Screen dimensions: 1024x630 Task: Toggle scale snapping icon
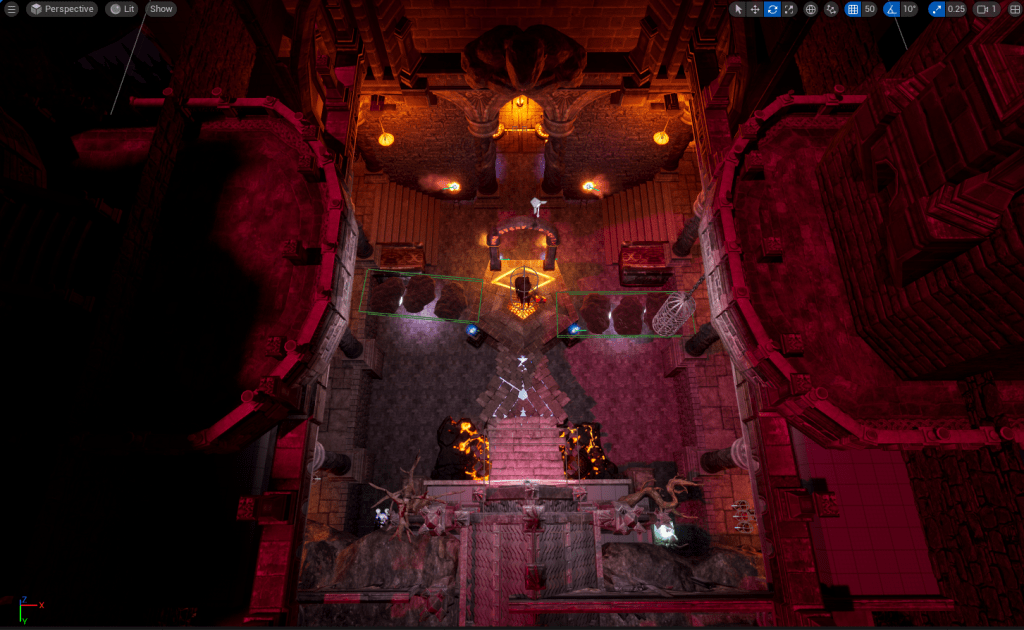[x=935, y=9]
